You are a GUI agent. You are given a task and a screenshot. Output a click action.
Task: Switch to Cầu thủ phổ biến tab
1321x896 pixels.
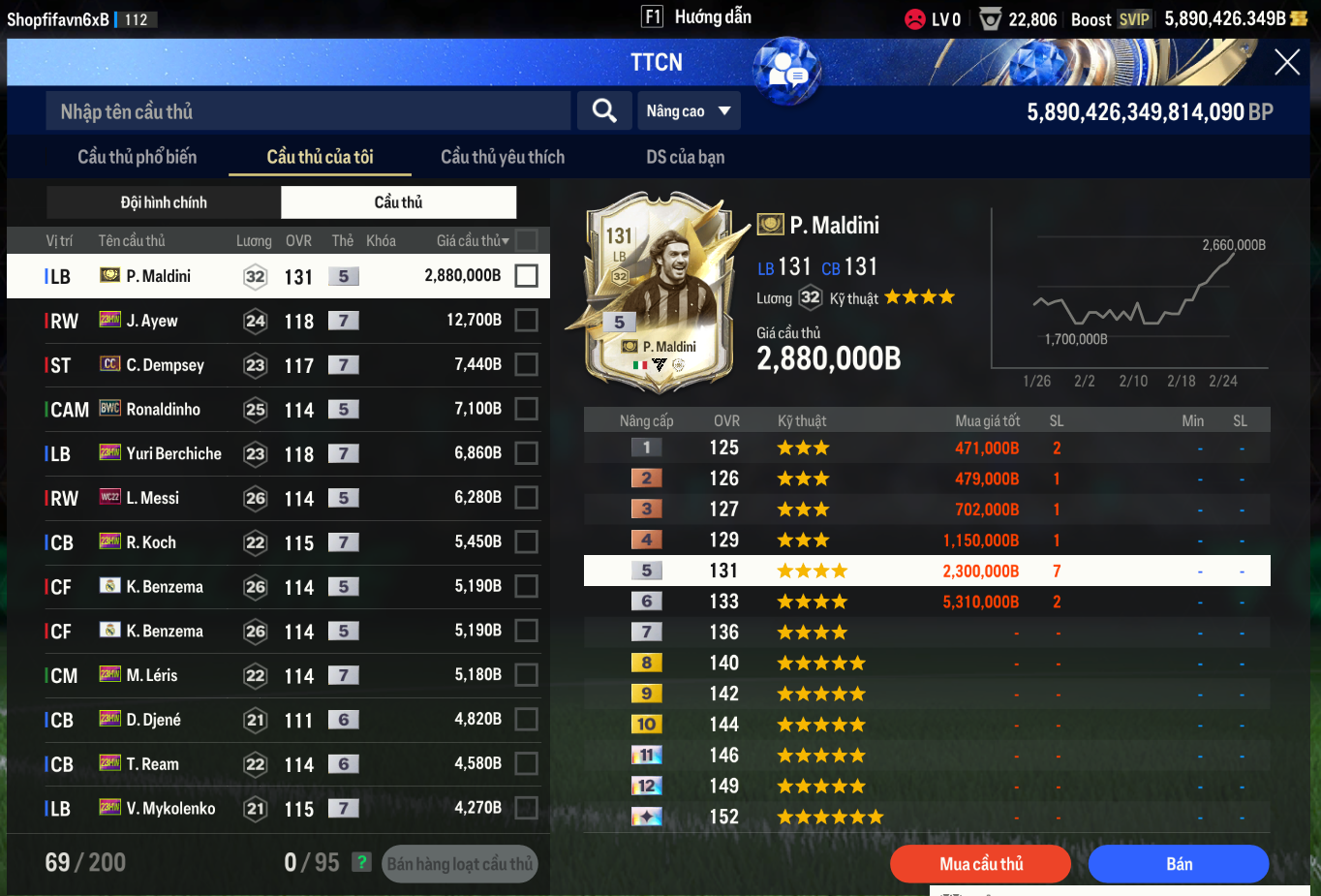pos(137,157)
